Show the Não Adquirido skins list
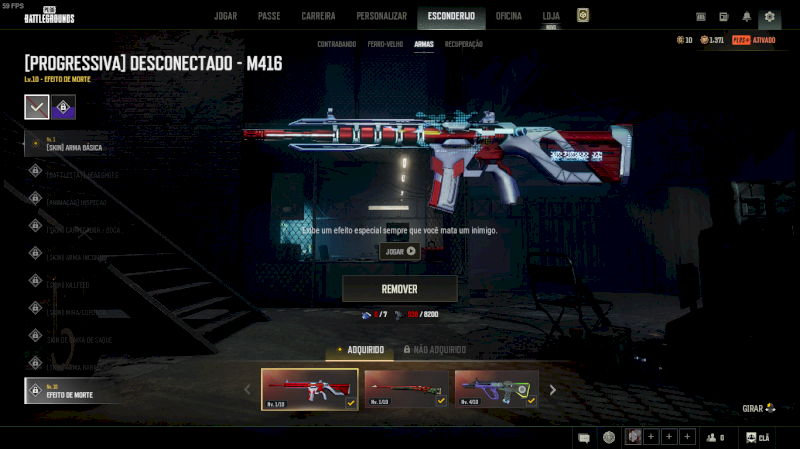Screen dimensions: 800x449 point(435,350)
